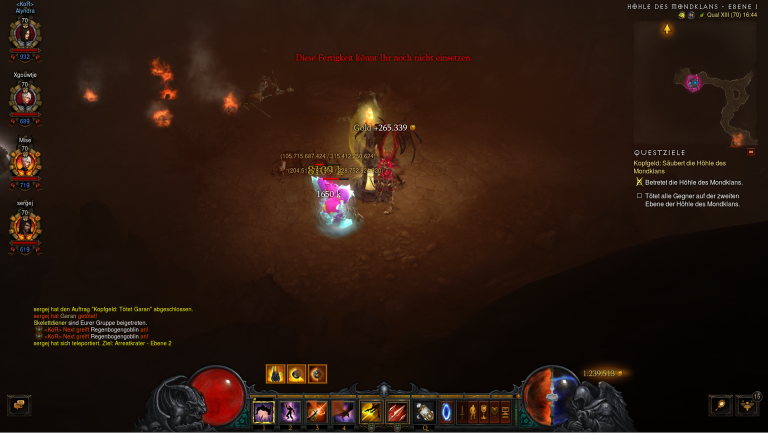Open the notifications button with badge 15

pyautogui.click(x=748, y=405)
